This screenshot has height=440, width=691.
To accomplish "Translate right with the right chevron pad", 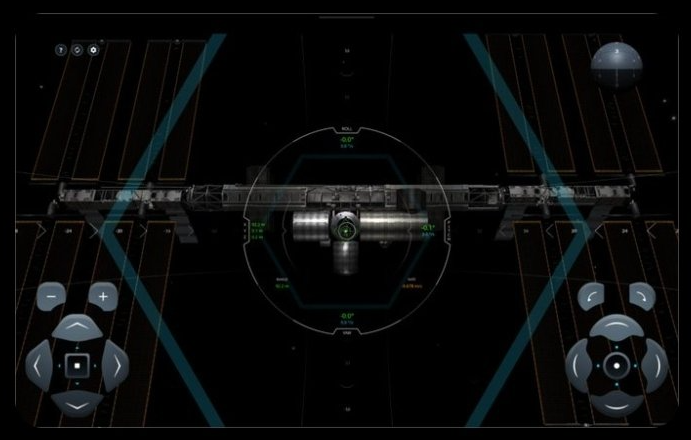I will [115, 366].
